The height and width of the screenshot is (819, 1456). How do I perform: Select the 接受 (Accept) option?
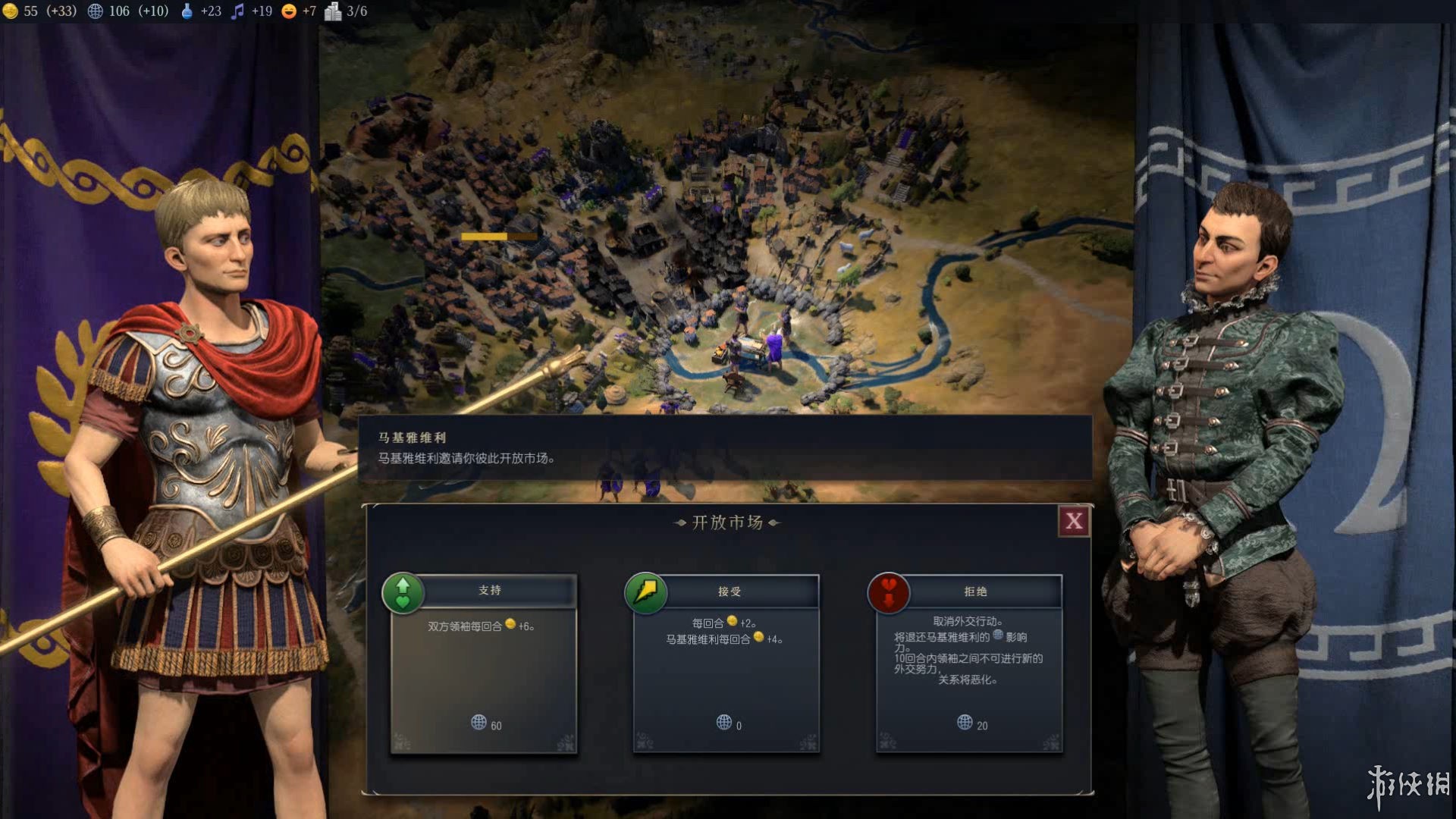[729, 591]
